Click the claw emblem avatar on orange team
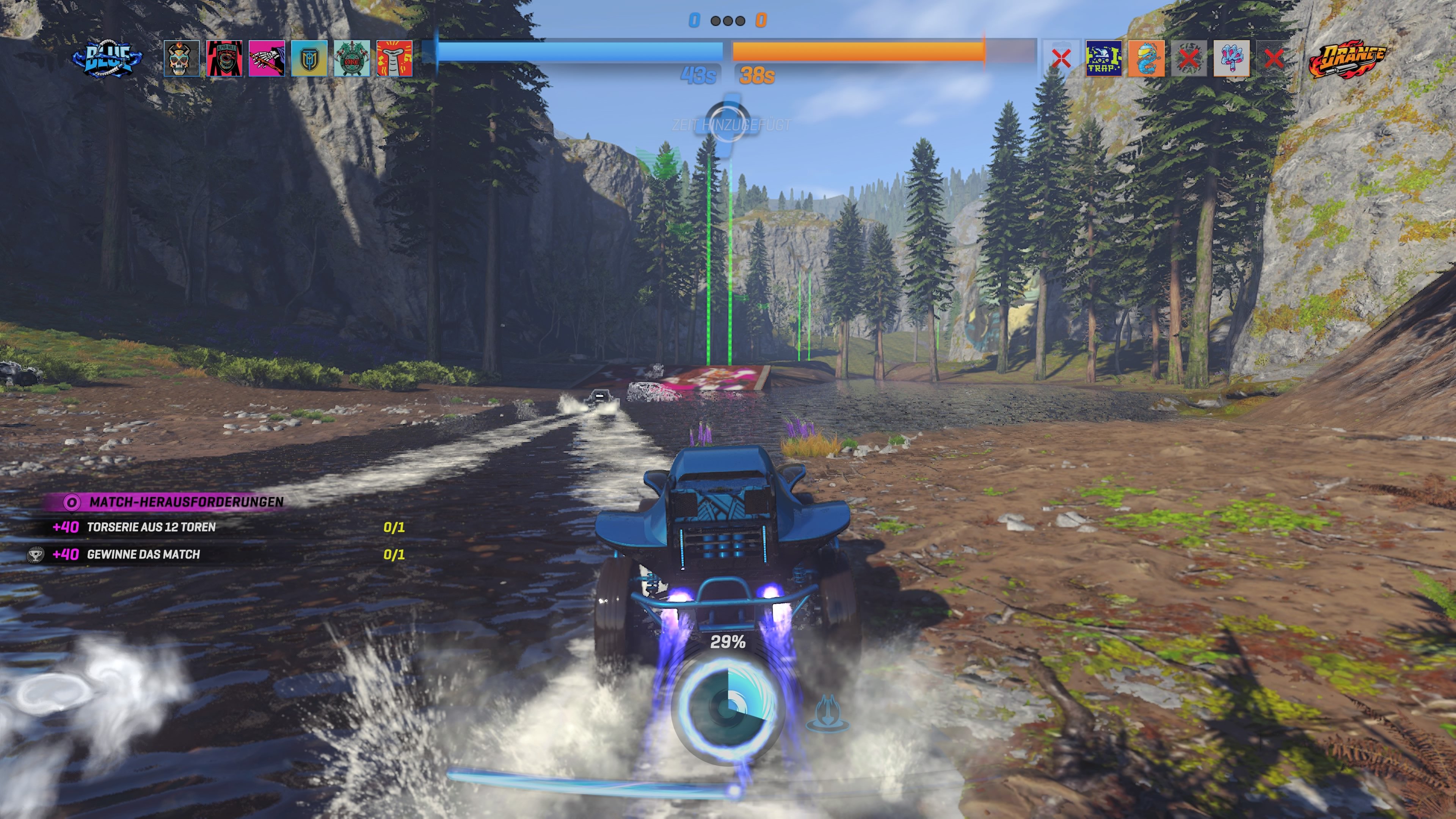 coord(1231,58)
